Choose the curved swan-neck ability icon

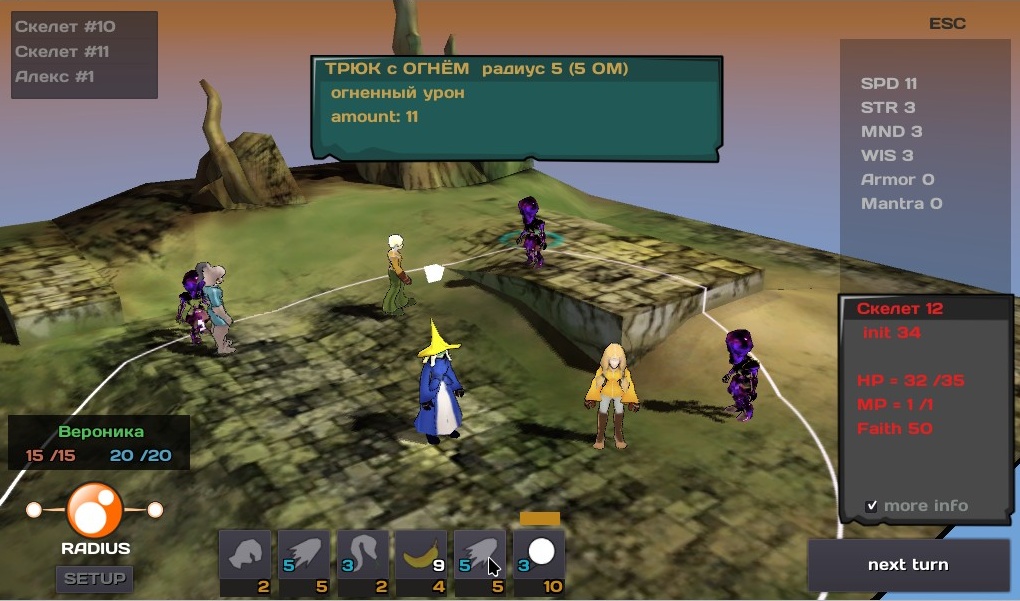click(x=362, y=555)
